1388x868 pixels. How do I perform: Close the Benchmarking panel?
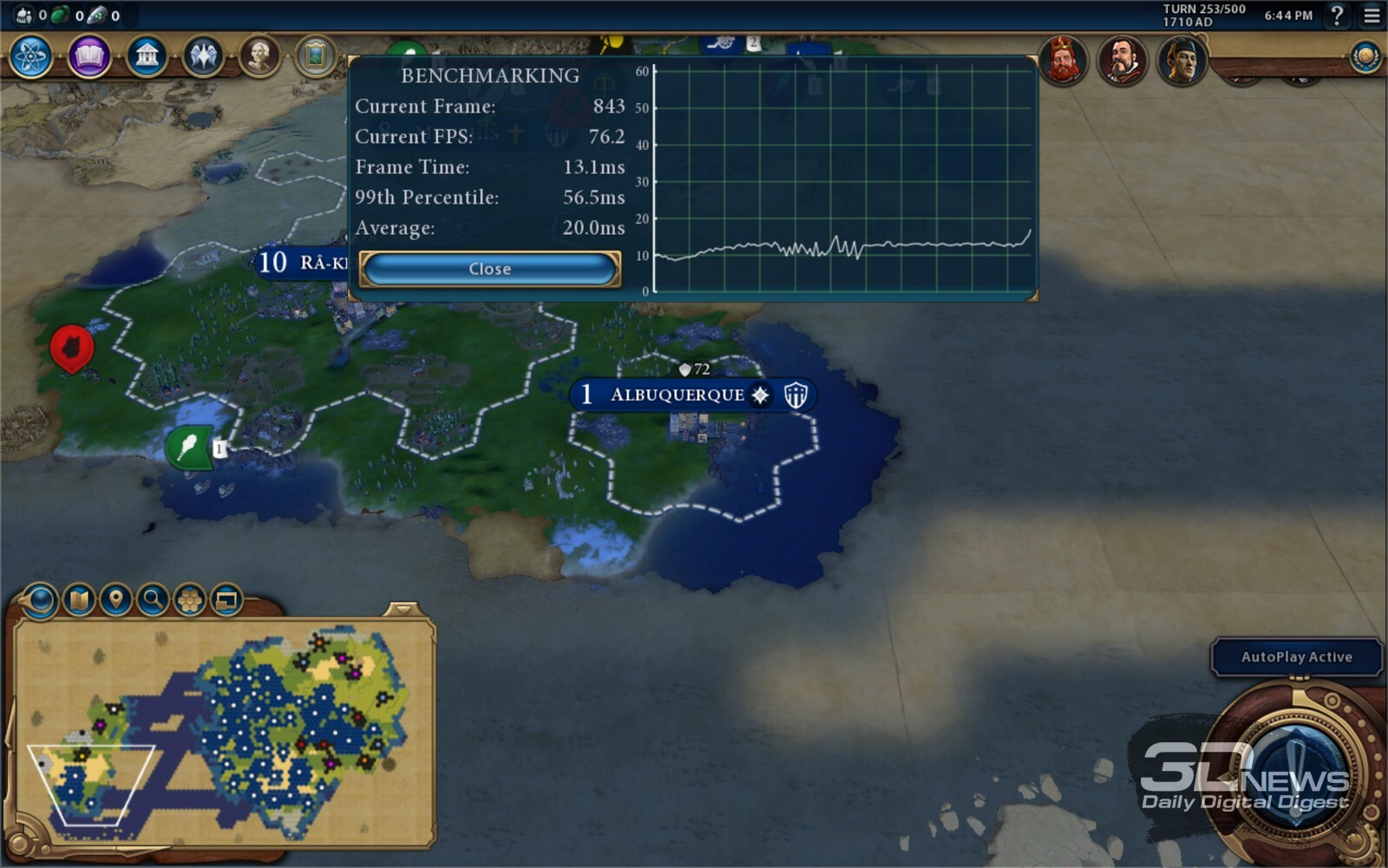[489, 269]
